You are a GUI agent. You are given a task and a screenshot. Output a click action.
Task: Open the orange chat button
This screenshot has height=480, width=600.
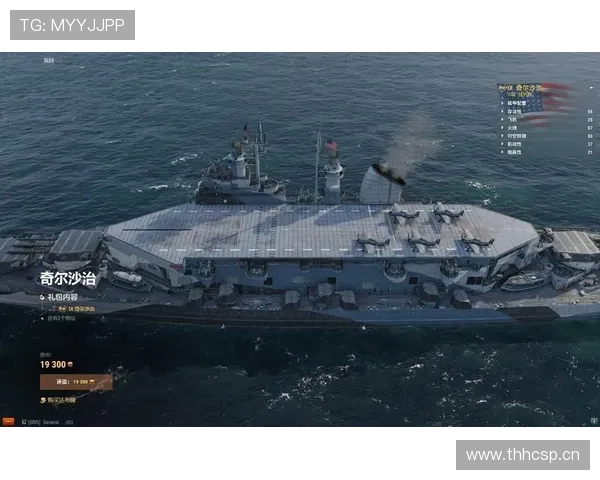[x=8, y=422]
